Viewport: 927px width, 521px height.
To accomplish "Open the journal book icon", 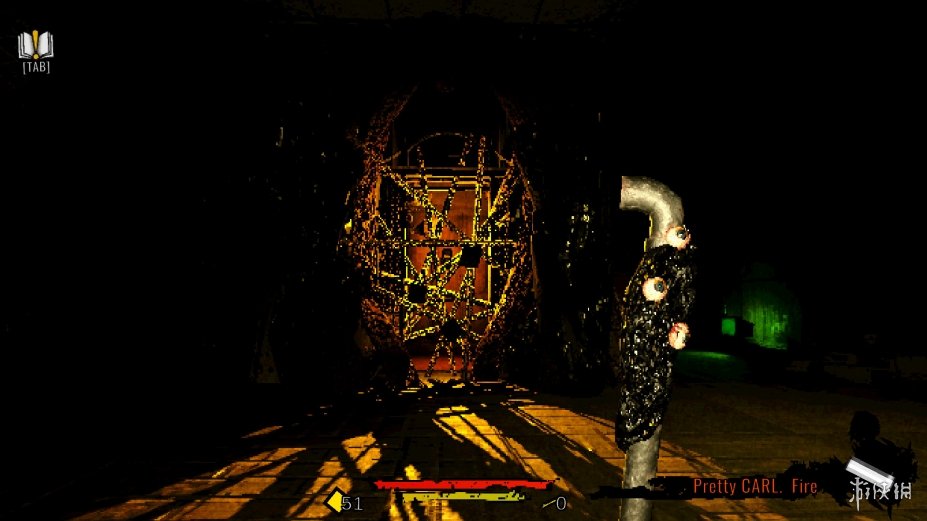I will pos(35,45).
